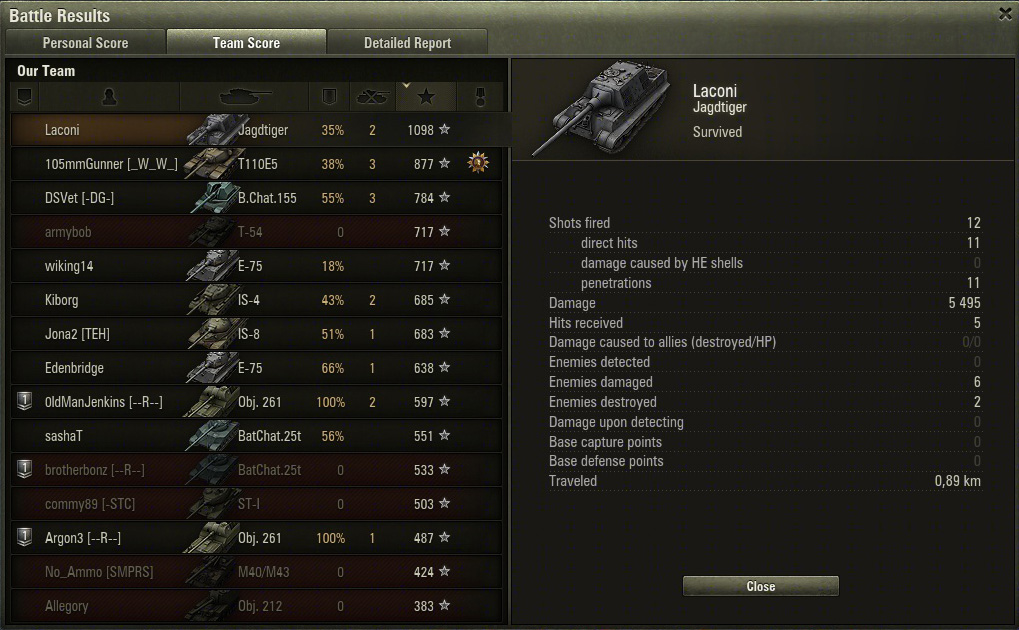The image size is (1019, 630).
Task: Pick wiking14's E-75 row
Action: 255,266
